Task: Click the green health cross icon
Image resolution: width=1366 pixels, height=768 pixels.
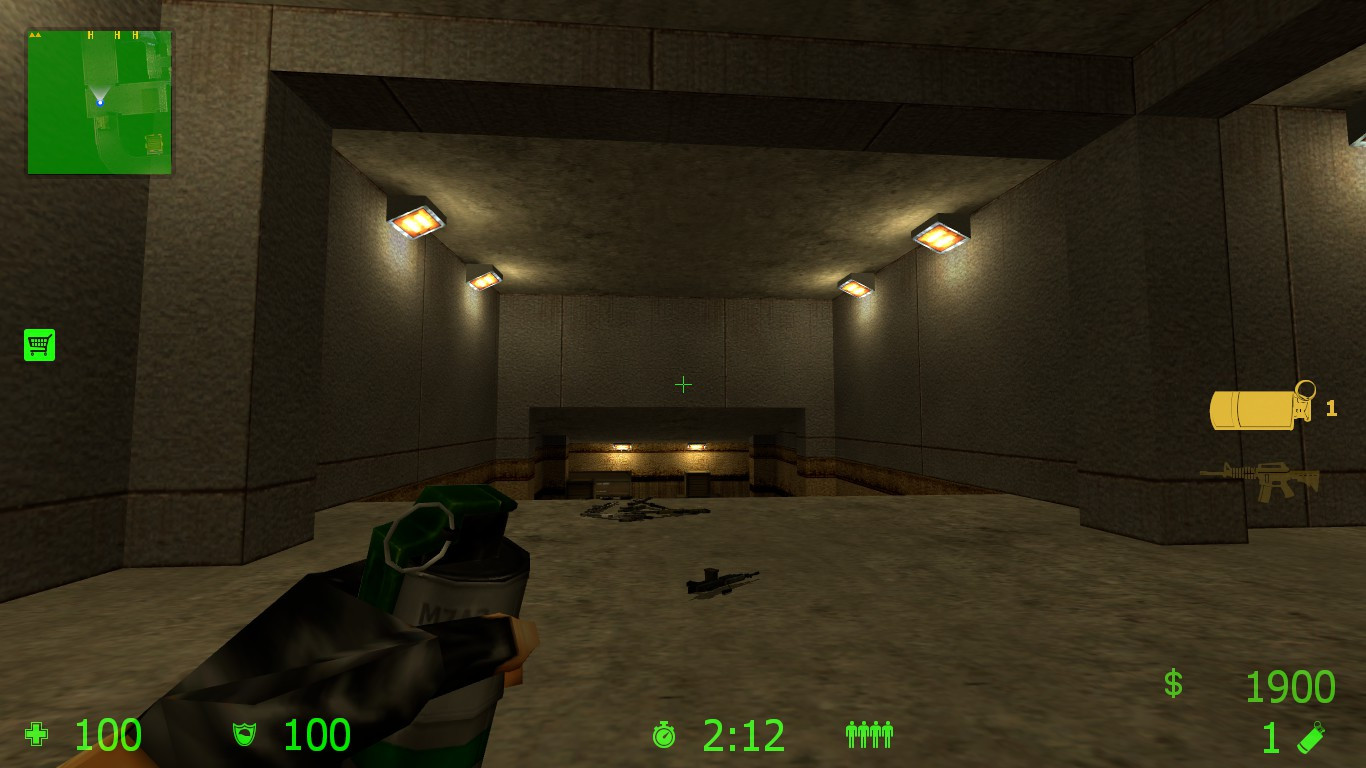Action: click(36, 736)
